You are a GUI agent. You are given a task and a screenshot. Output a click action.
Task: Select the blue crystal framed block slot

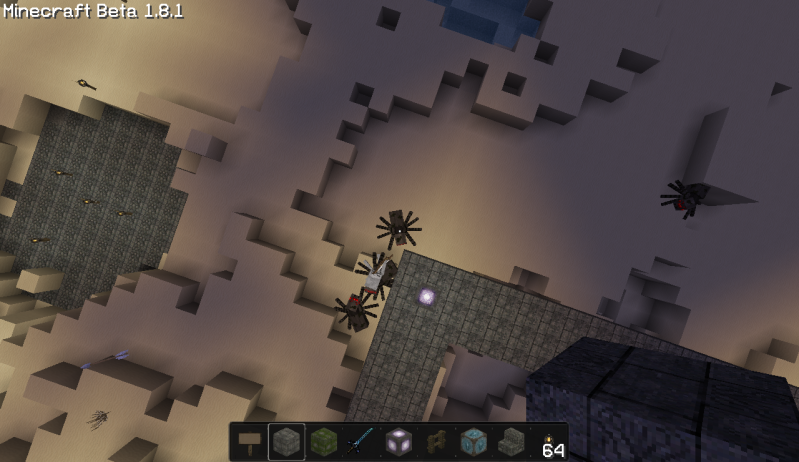coord(472,442)
